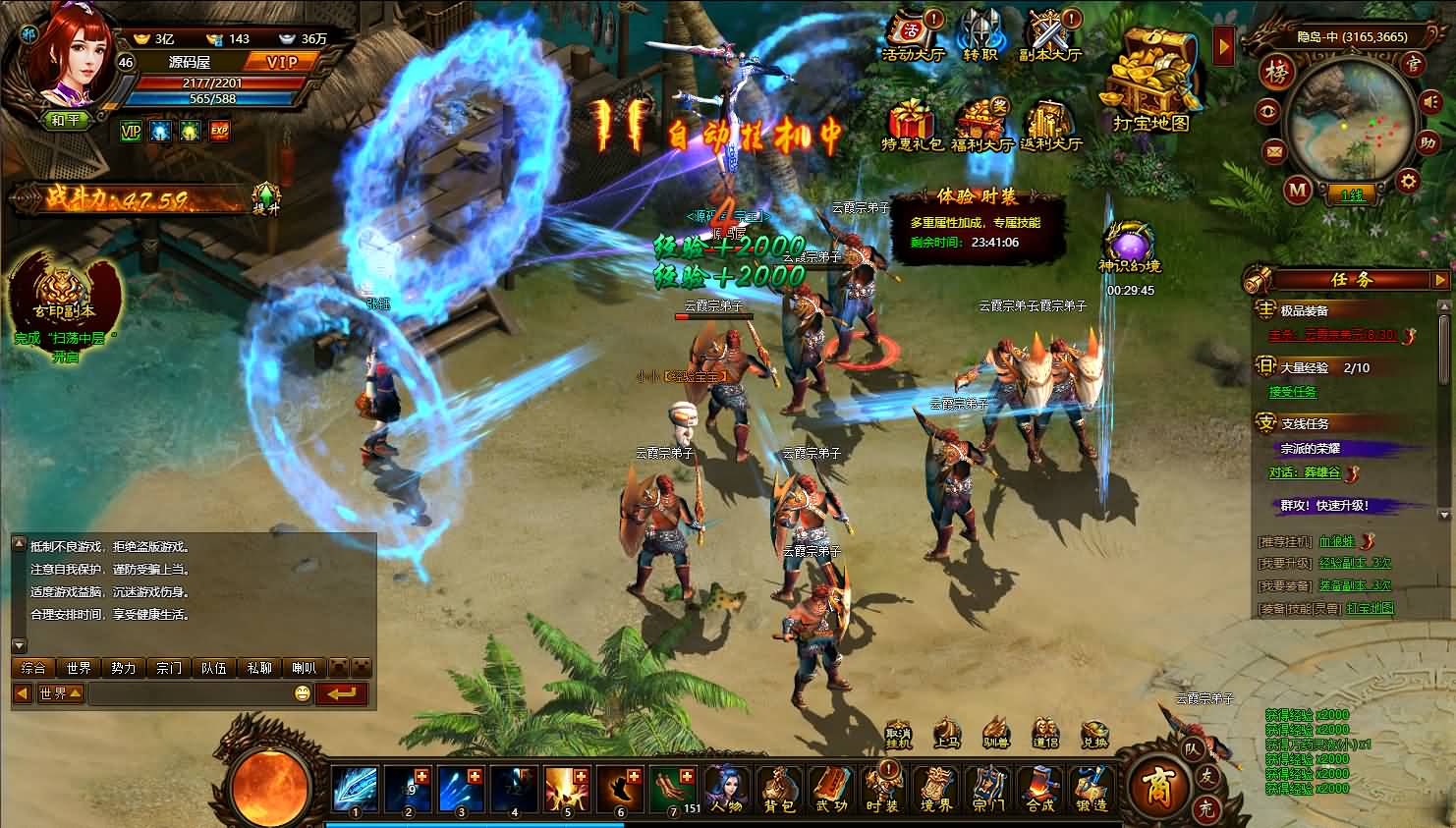This screenshot has width=1456, height=828.
Task: Mount up with the 上马 icon
Action: 946,736
